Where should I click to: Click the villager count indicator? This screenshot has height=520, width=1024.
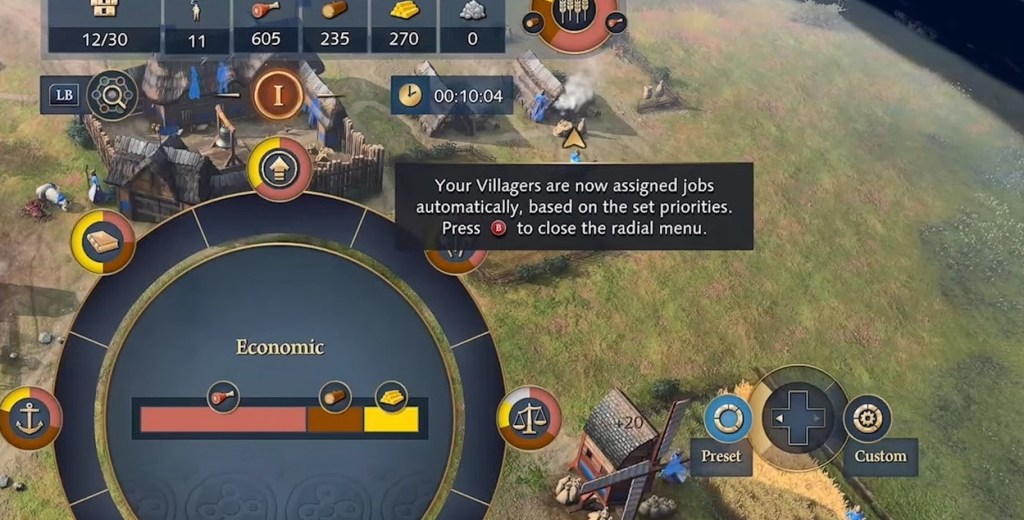pyautogui.click(x=196, y=25)
